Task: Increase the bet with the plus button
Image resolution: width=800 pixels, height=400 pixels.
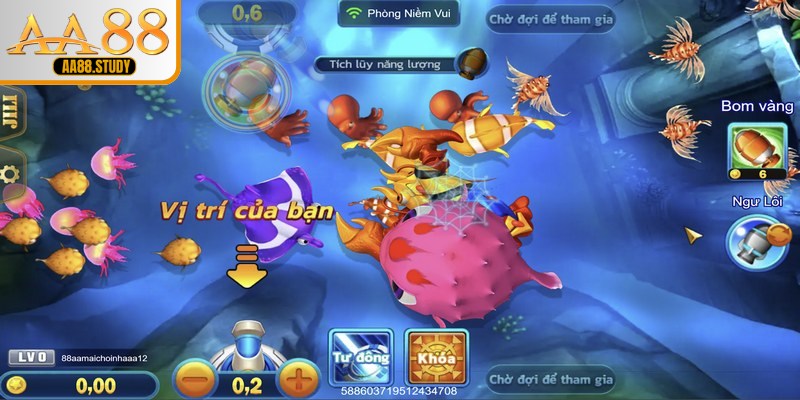Action: pyautogui.click(x=296, y=381)
